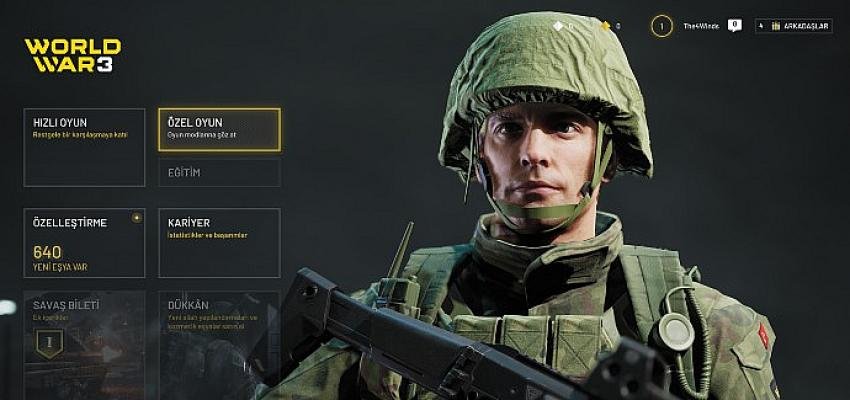Open the Özelleştirme customization tile
Image resolution: width=850 pixels, height=400 pixels.
coord(84,242)
